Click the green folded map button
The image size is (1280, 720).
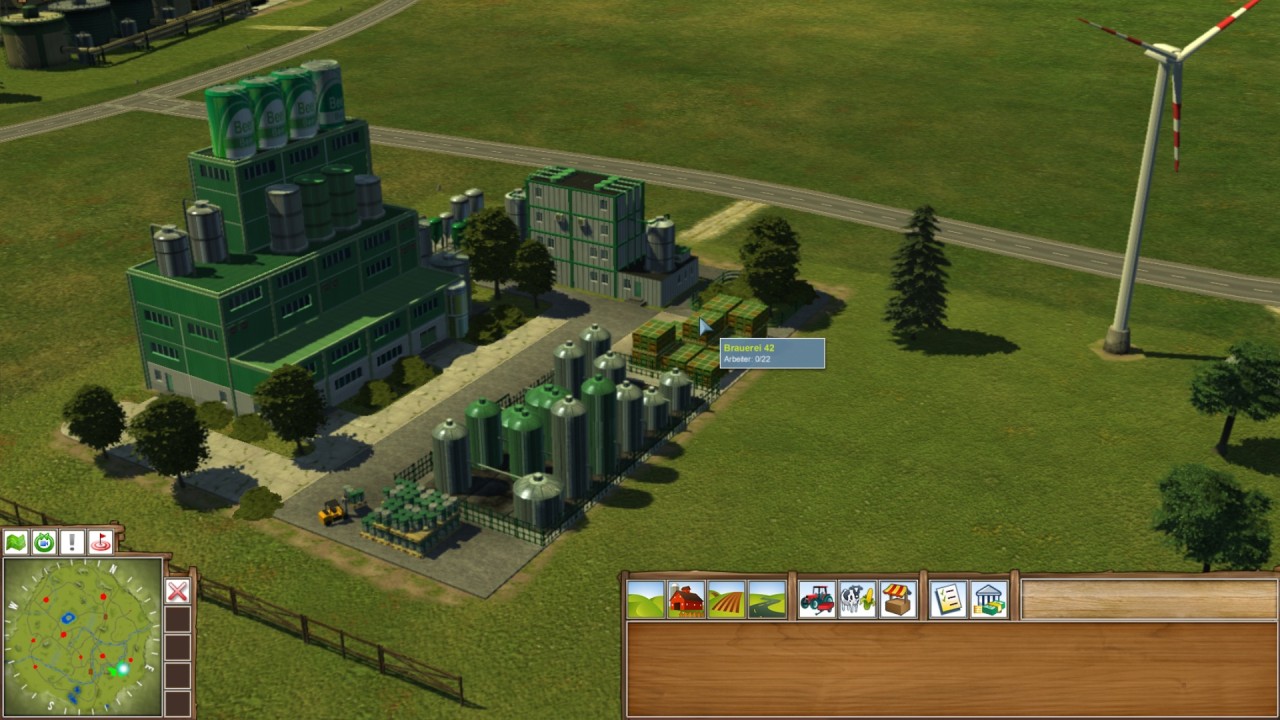(16, 543)
